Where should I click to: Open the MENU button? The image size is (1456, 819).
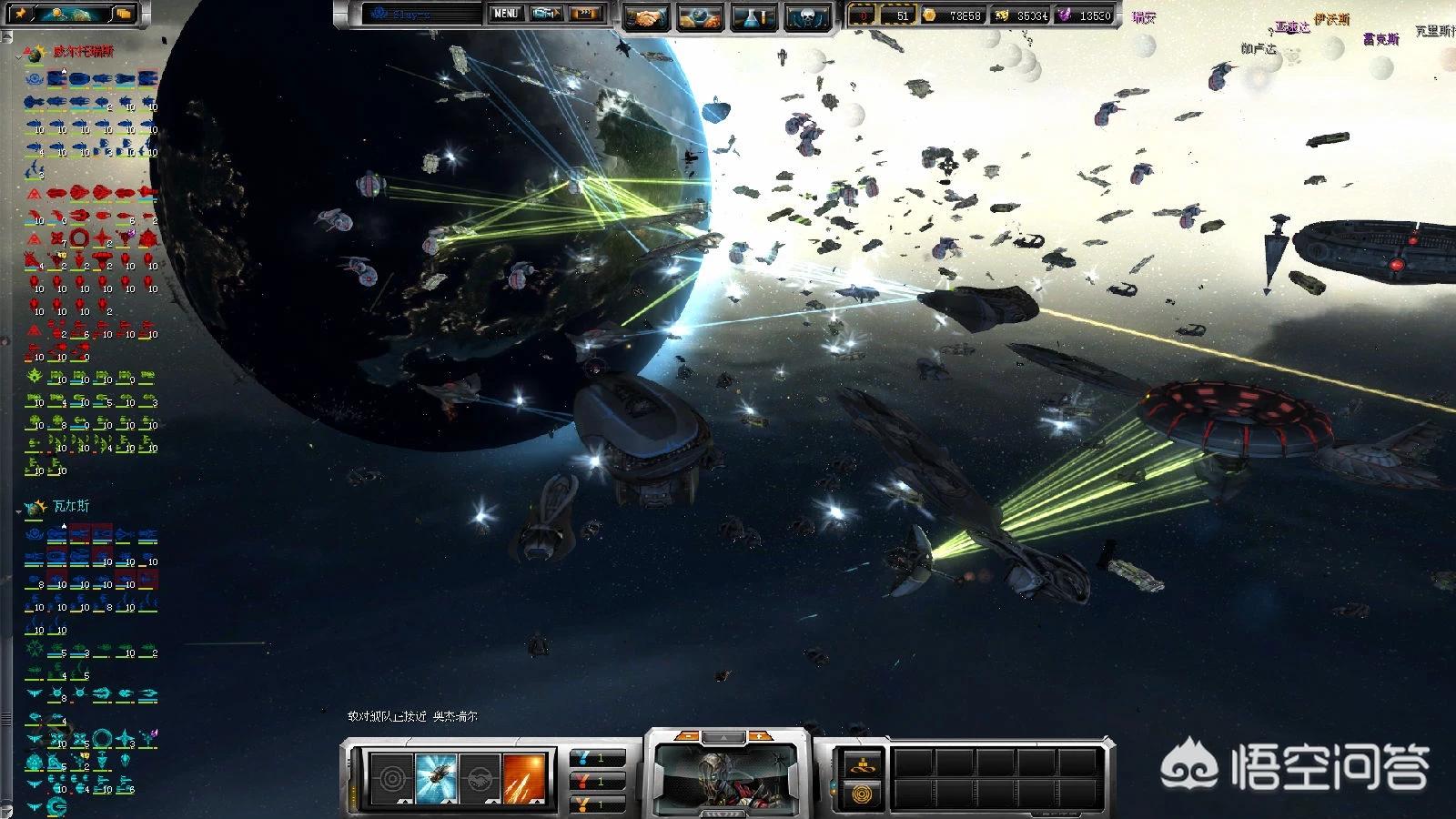click(x=505, y=14)
